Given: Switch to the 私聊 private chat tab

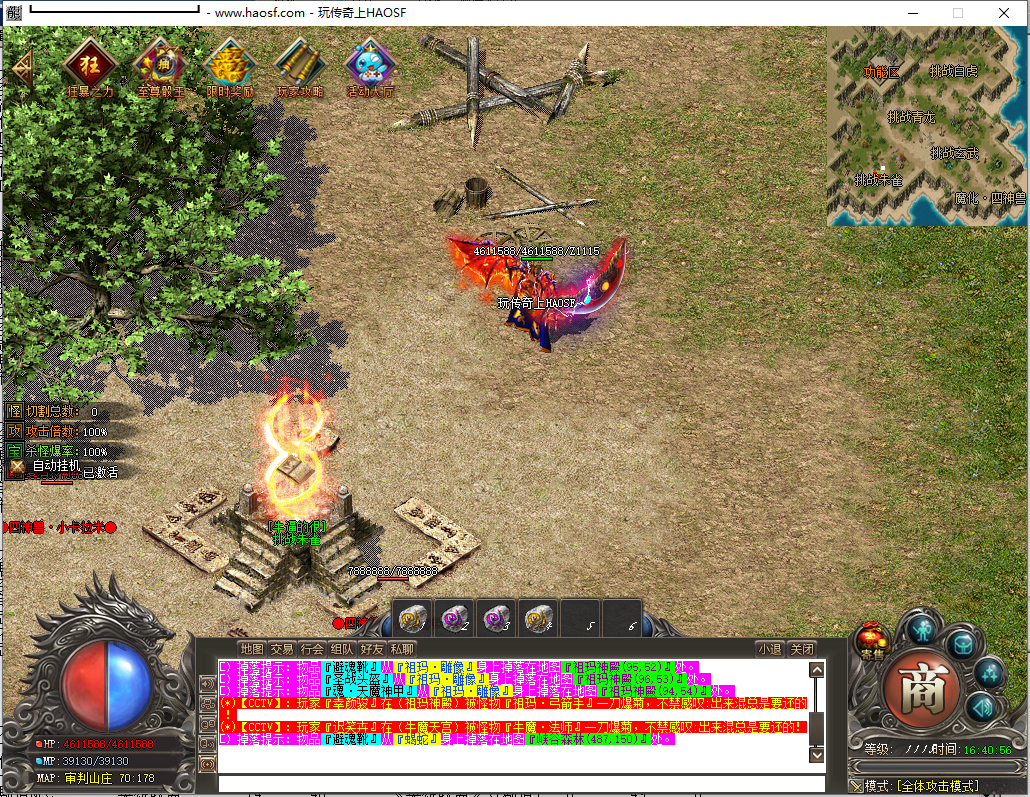Looking at the screenshot, I should (x=402, y=648).
